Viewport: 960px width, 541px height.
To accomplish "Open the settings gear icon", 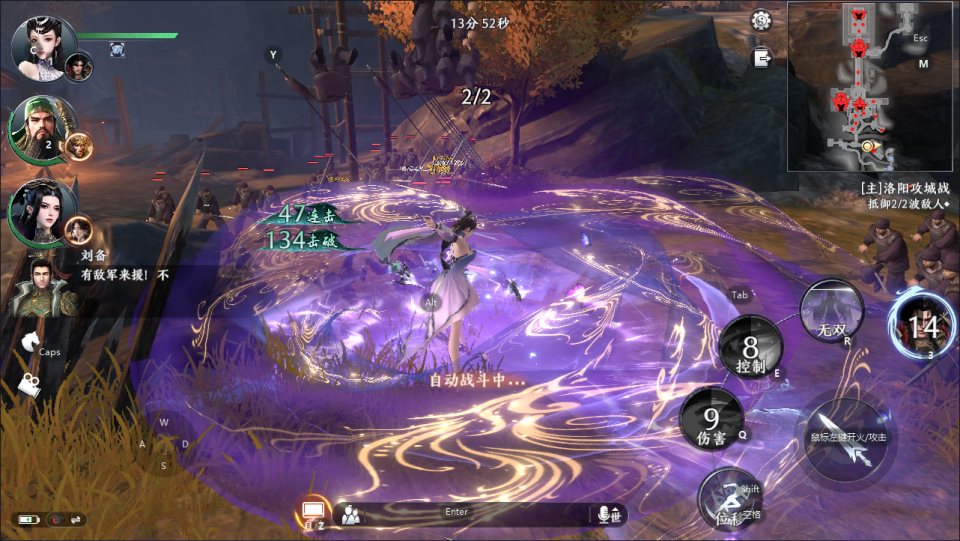I will (x=761, y=20).
